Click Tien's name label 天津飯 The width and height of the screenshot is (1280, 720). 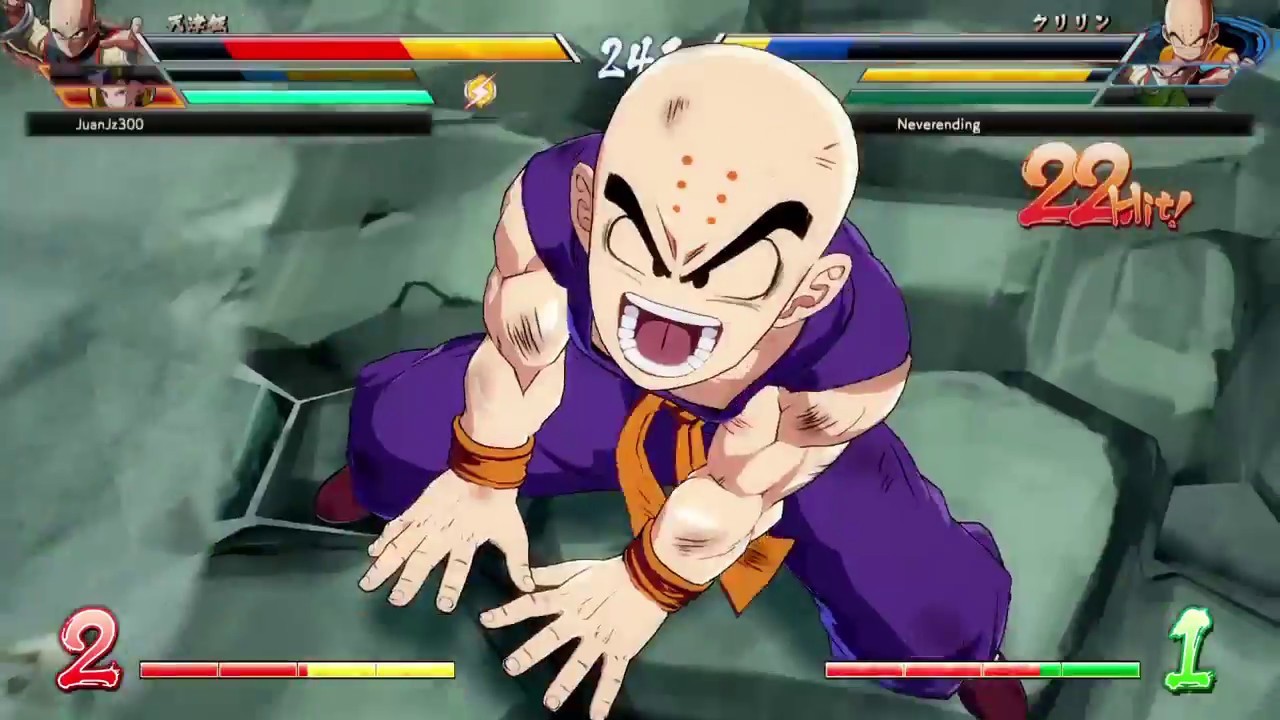click(x=197, y=23)
